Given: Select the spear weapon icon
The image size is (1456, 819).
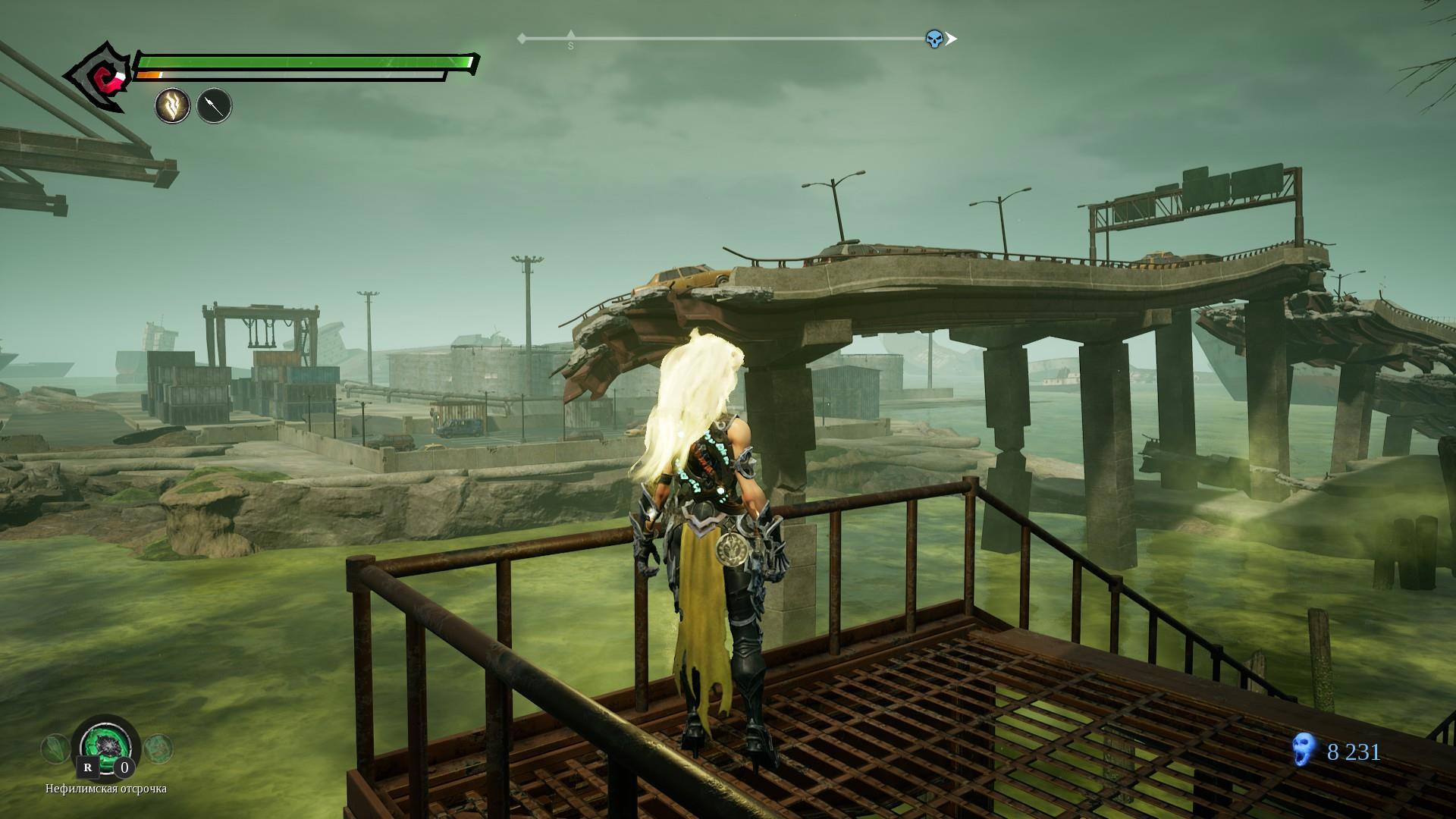Looking at the screenshot, I should (x=214, y=106).
